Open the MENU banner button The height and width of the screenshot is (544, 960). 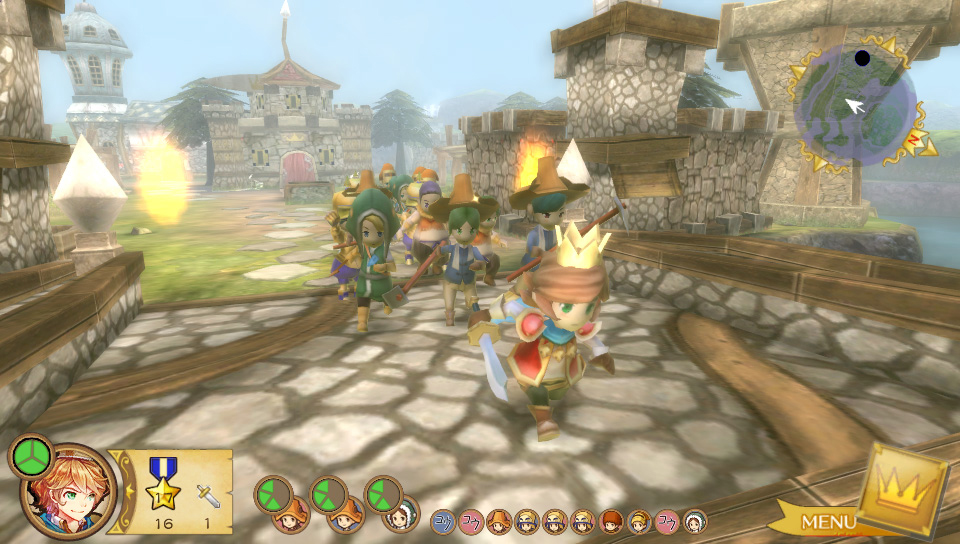826,521
